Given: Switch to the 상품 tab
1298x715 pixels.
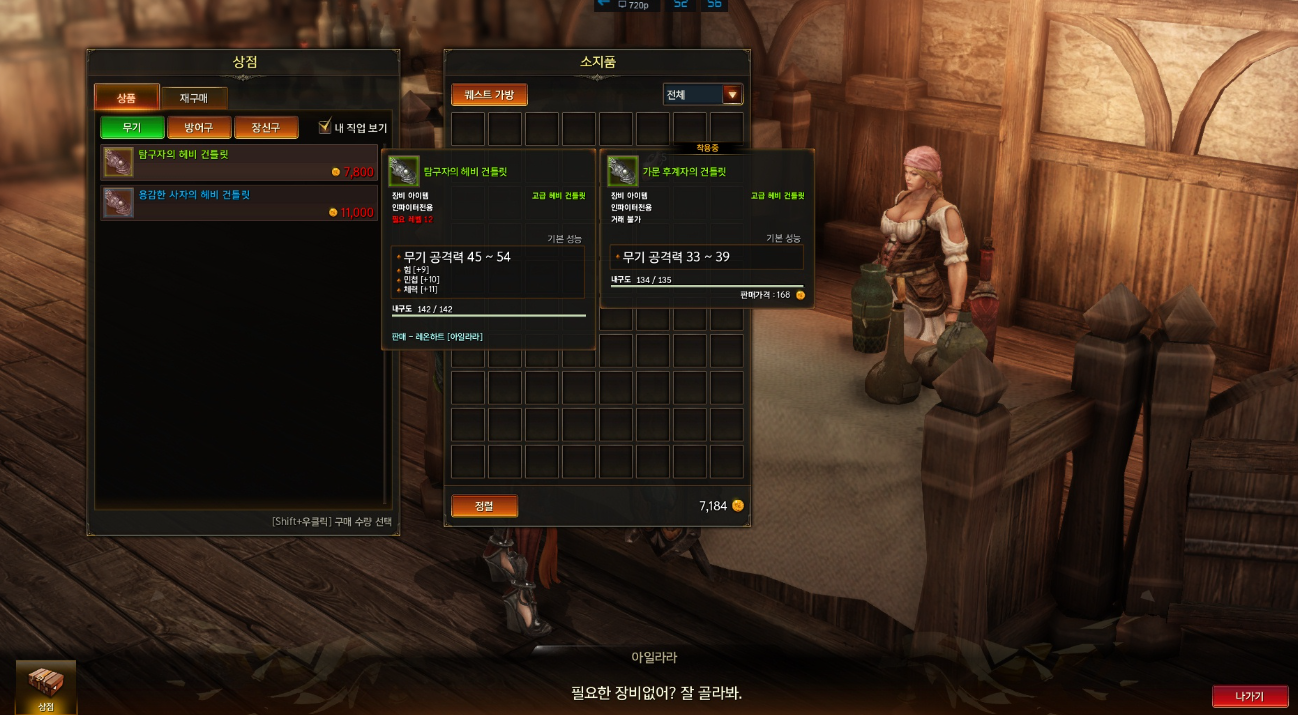Looking at the screenshot, I should click(126, 97).
